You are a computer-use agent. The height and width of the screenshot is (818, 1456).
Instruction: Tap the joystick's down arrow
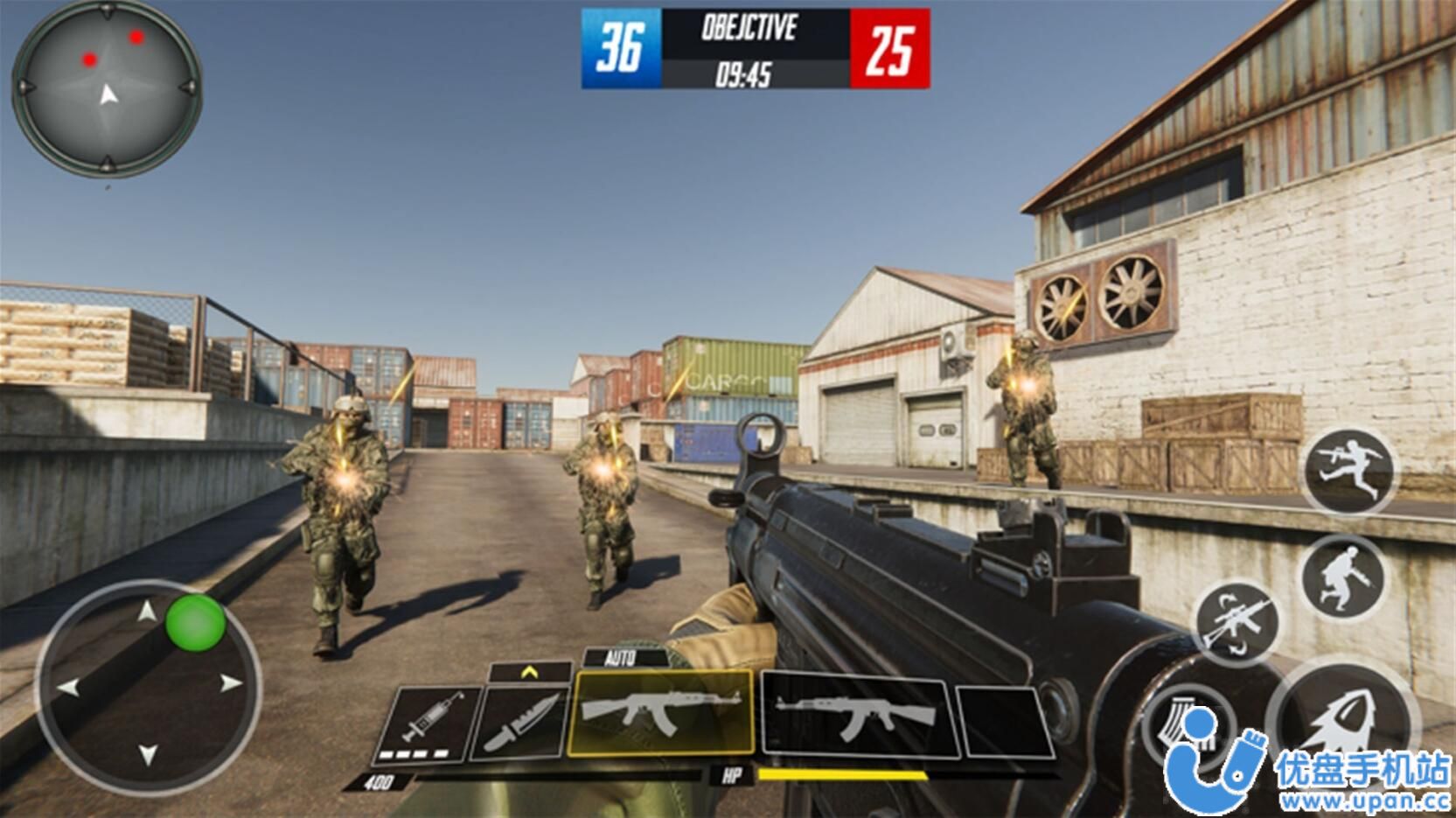(x=148, y=754)
